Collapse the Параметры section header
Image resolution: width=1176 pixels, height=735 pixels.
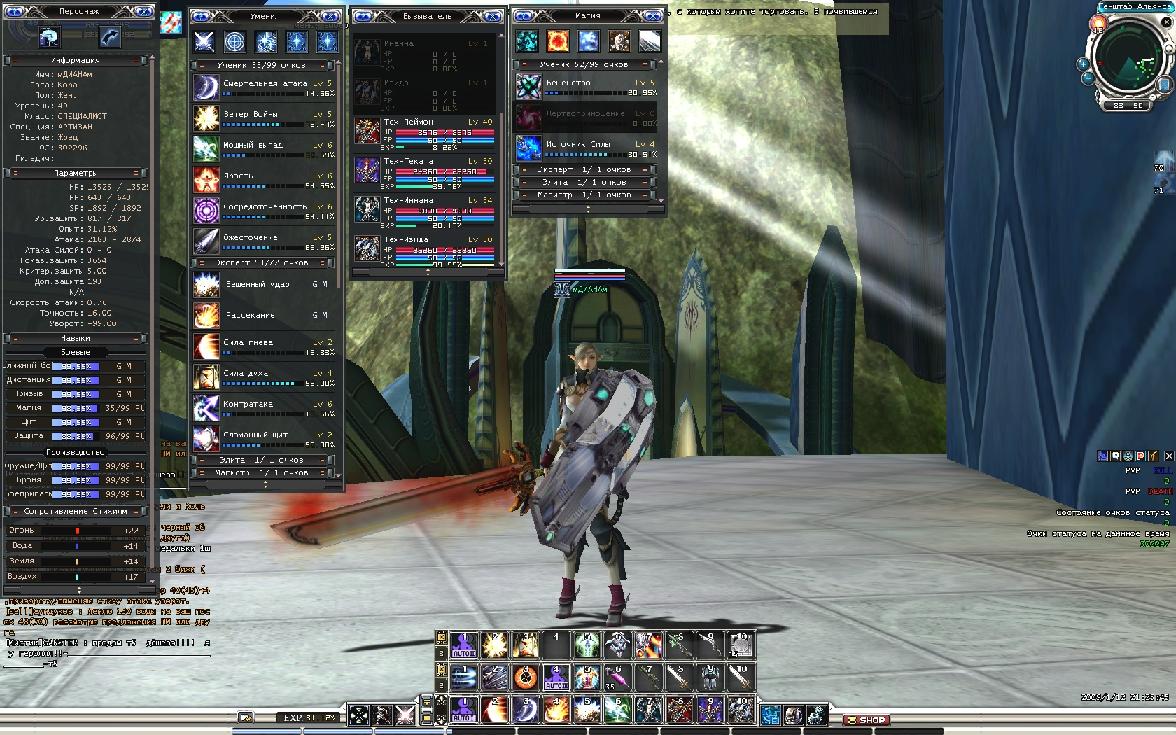[x=76, y=173]
